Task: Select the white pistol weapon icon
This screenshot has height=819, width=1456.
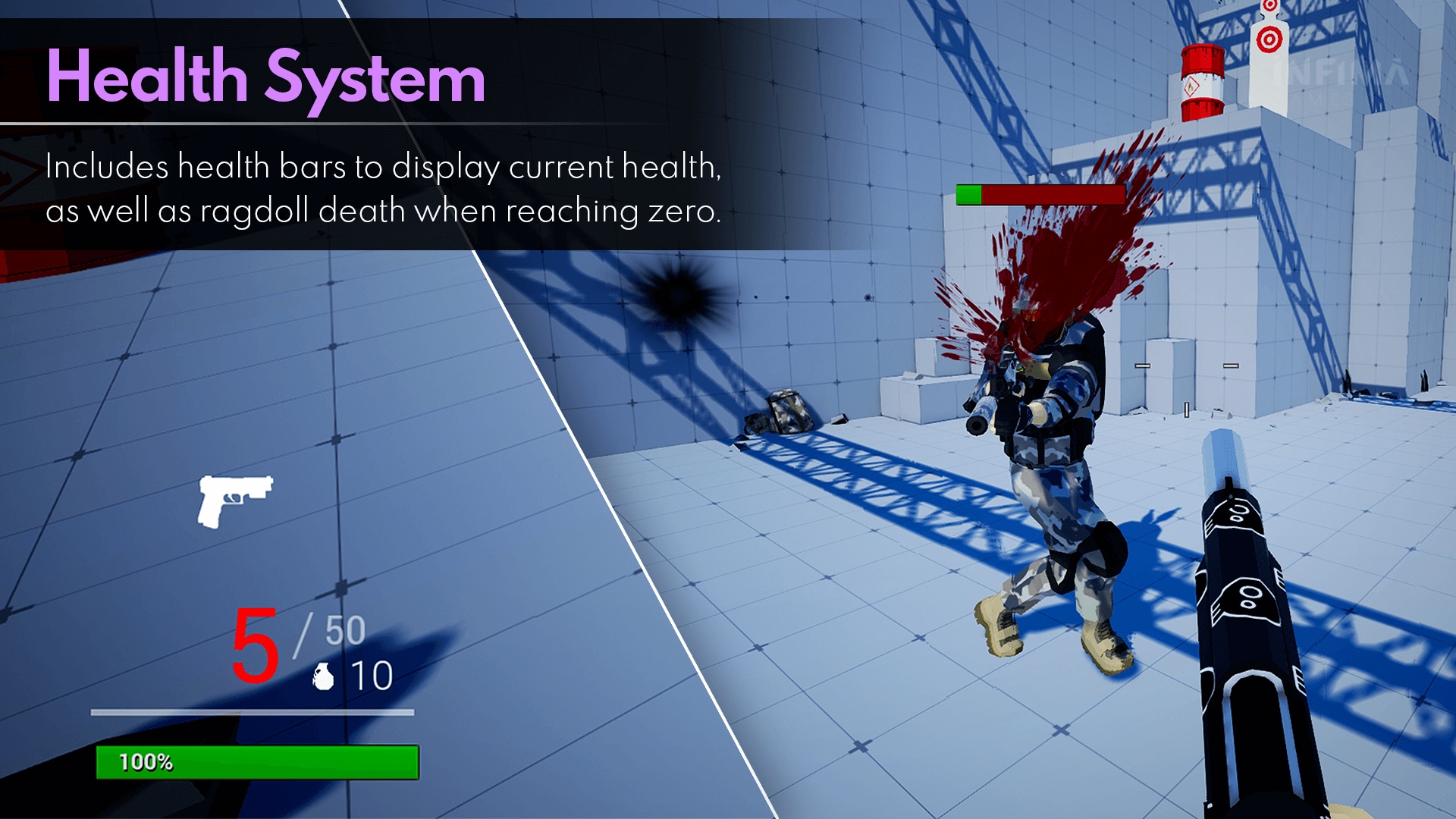Action: pos(234,500)
